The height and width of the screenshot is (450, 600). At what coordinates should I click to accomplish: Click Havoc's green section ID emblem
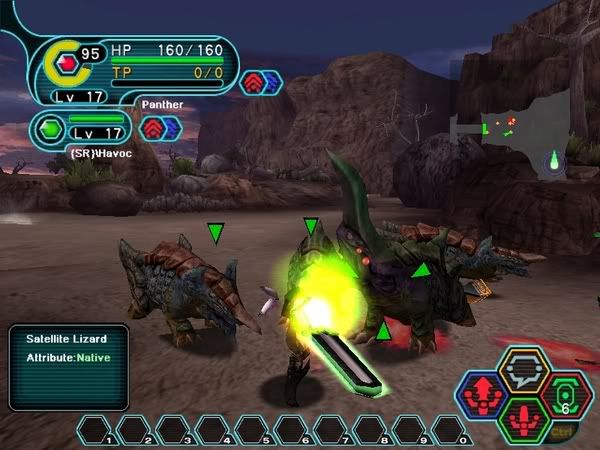click(x=50, y=129)
